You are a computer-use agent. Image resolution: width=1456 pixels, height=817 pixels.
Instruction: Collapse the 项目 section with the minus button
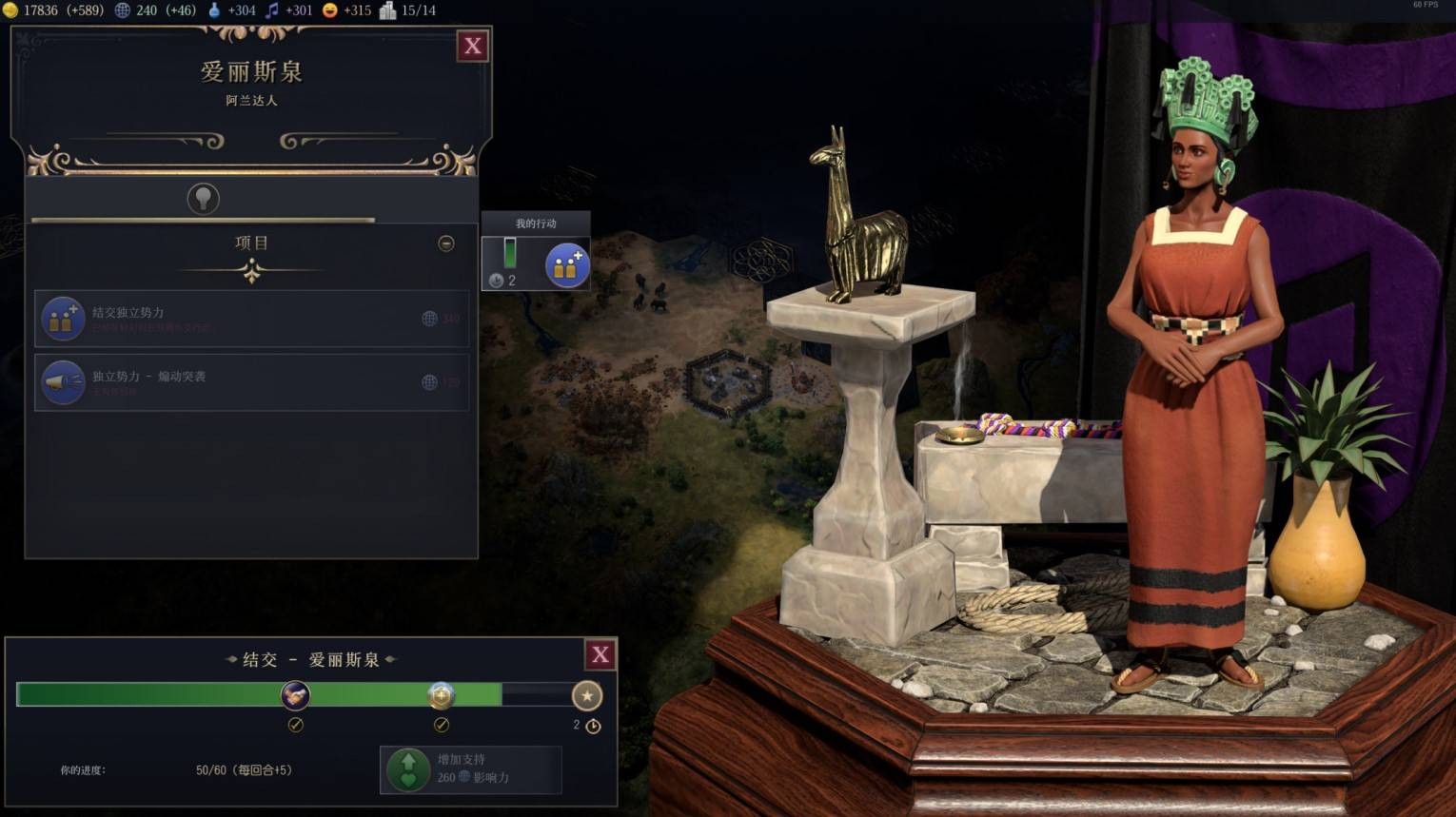click(x=445, y=243)
